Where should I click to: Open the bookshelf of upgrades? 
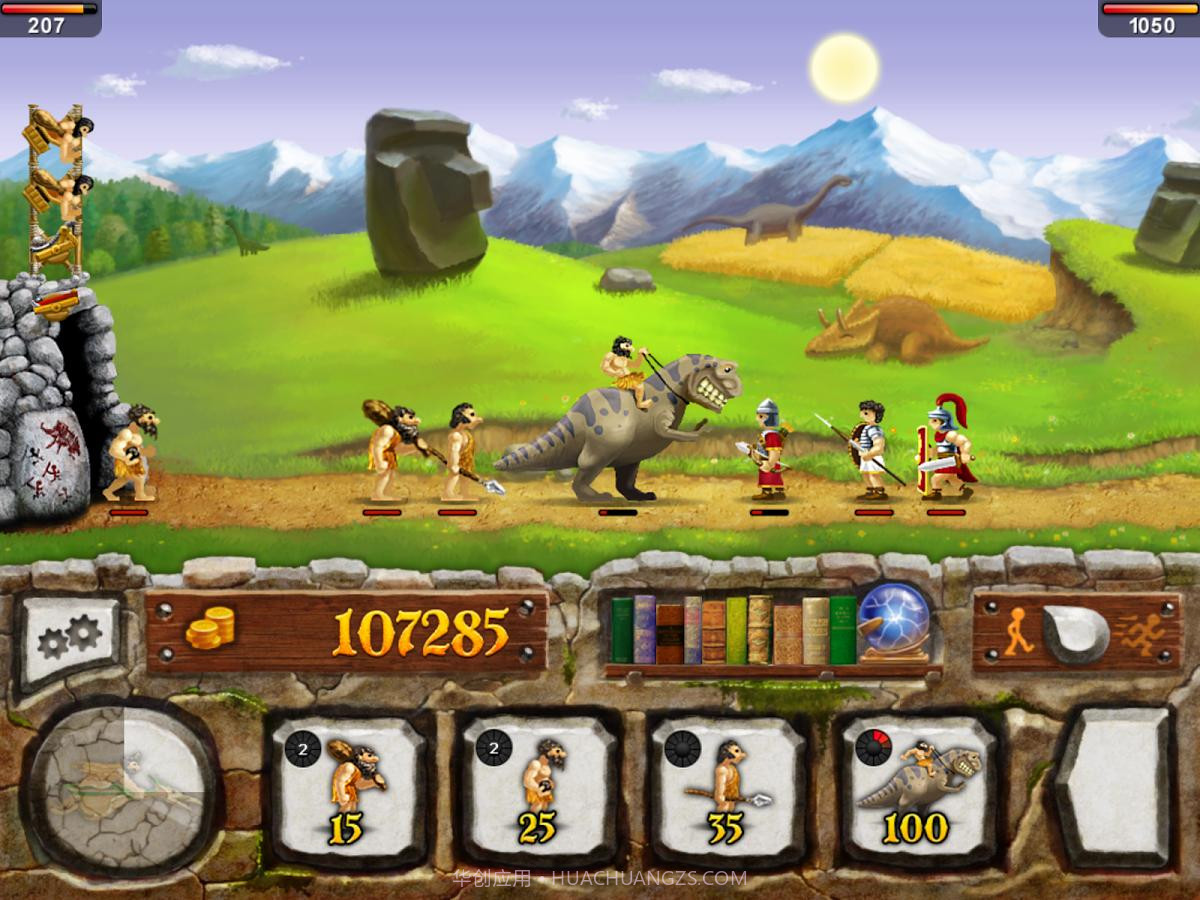[x=733, y=630]
